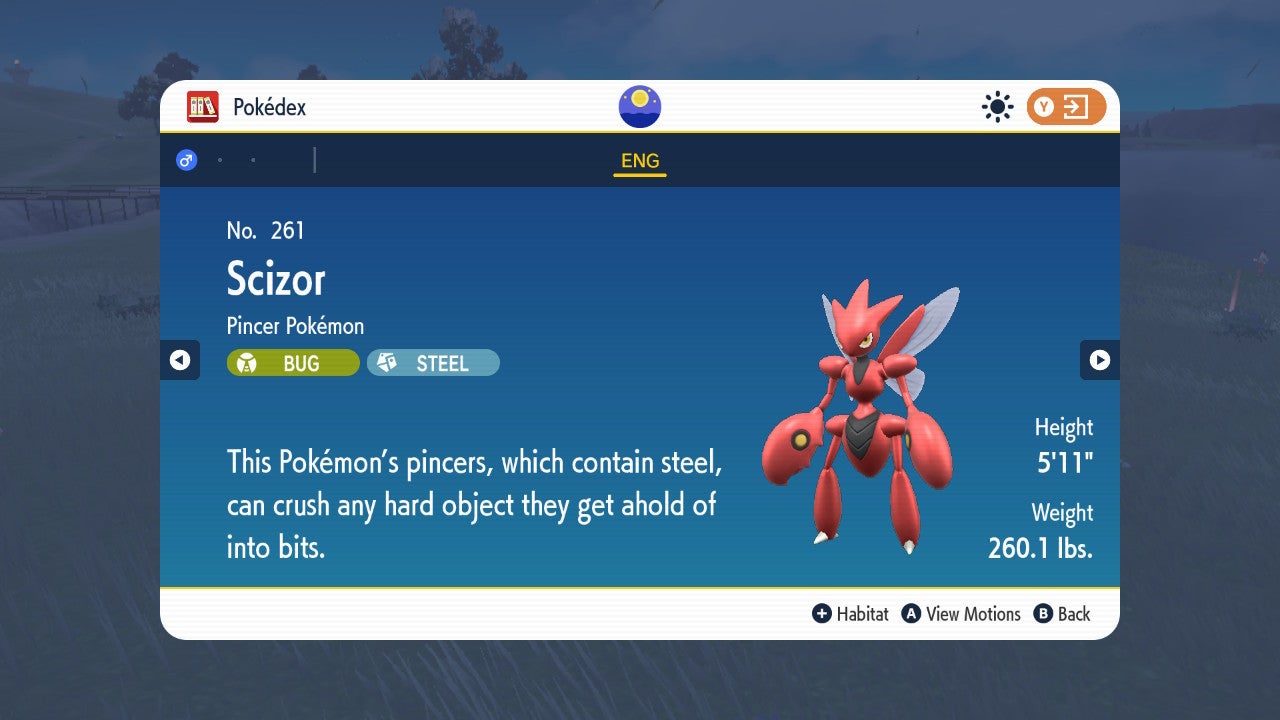
Task: Switch to the ENG language tab
Action: (x=639, y=160)
